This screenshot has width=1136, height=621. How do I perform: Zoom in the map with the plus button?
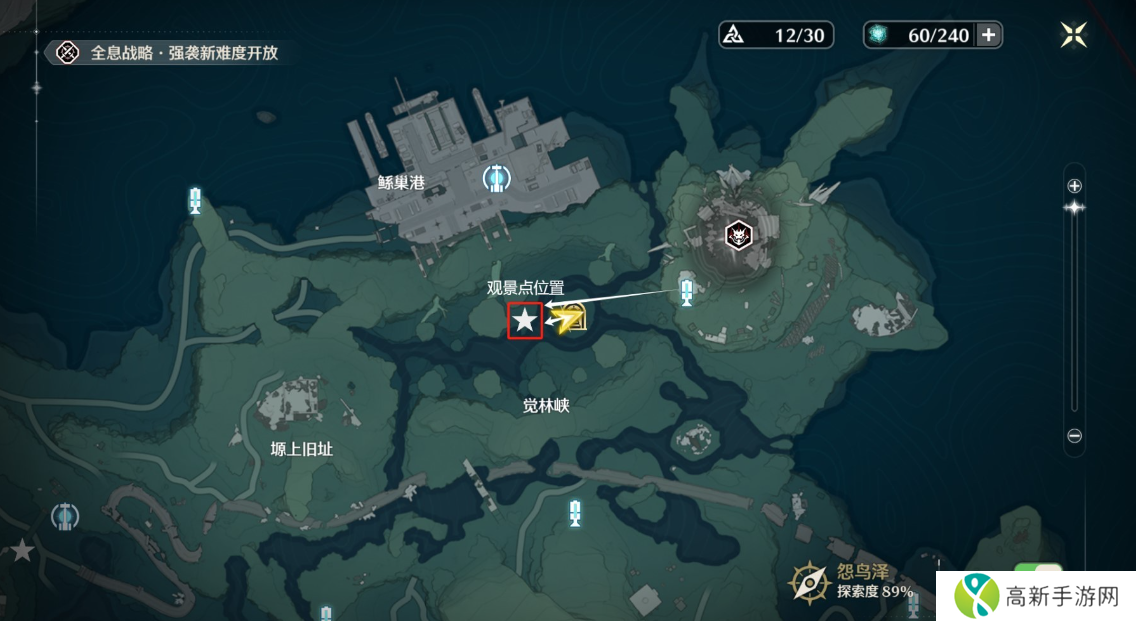(x=1075, y=186)
